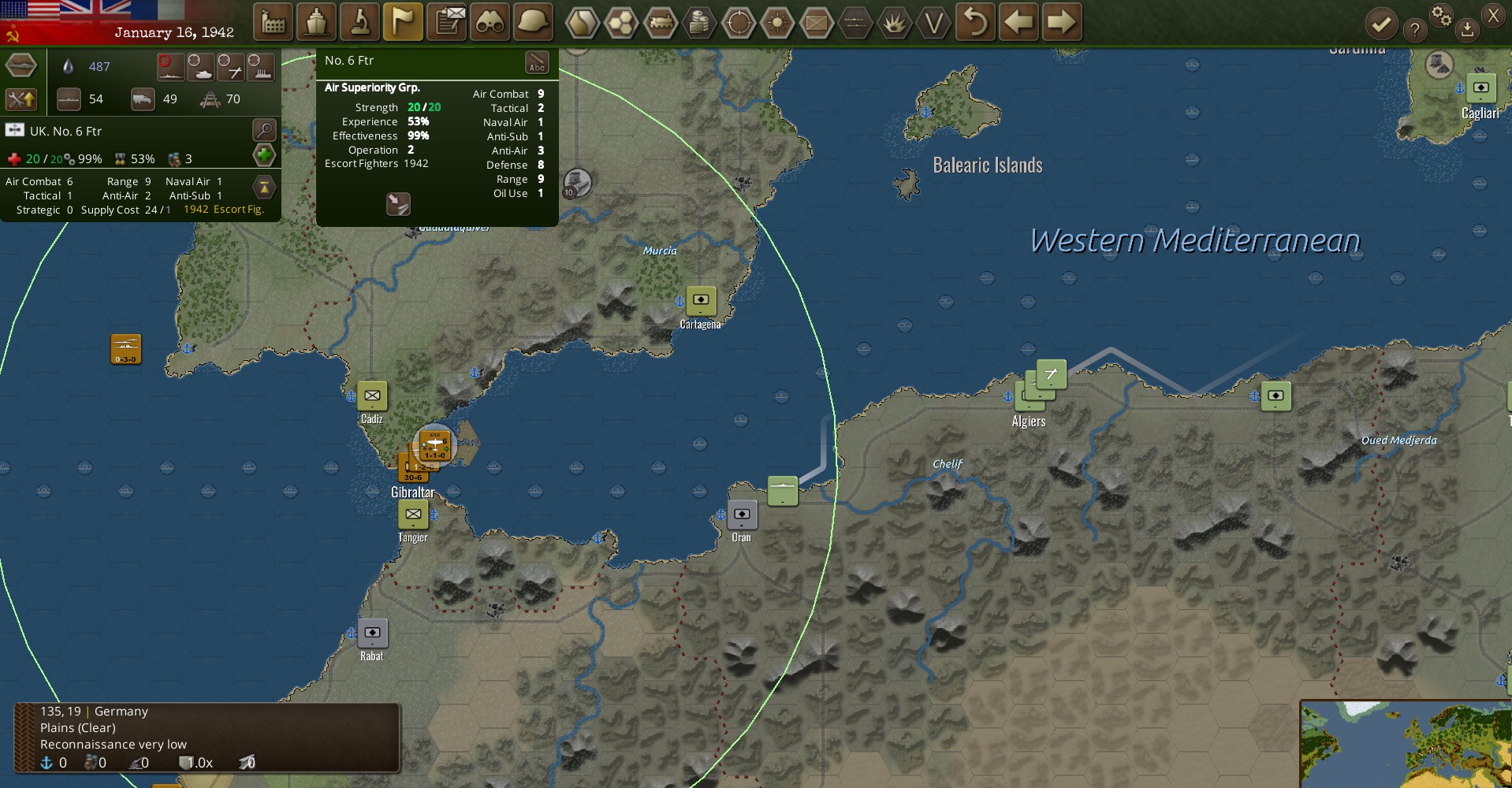1512x788 pixels.
Task: Open the production factory screen
Action: click(x=273, y=22)
